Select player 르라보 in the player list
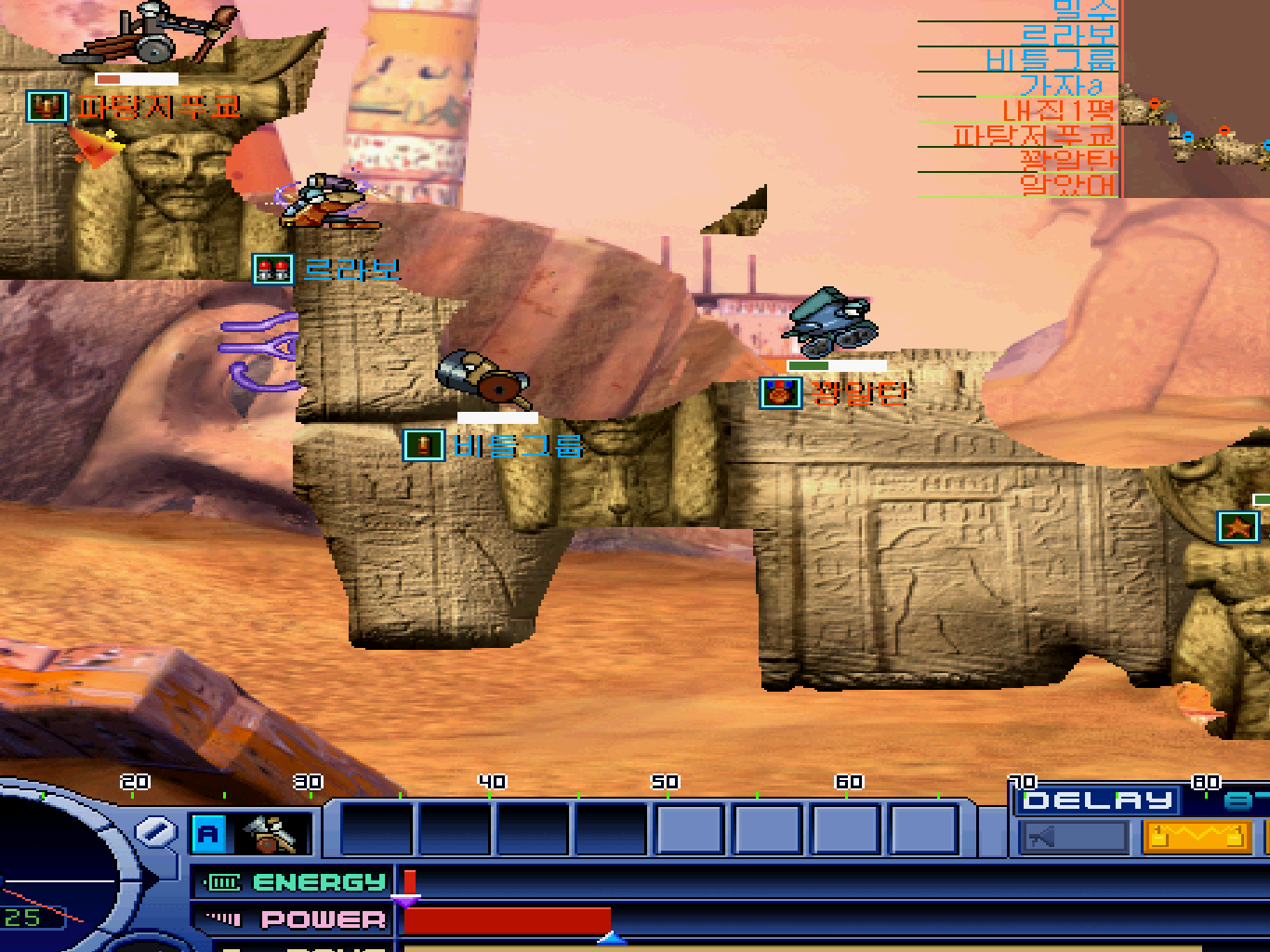This screenshot has width=1270, height=952. 1066,35
